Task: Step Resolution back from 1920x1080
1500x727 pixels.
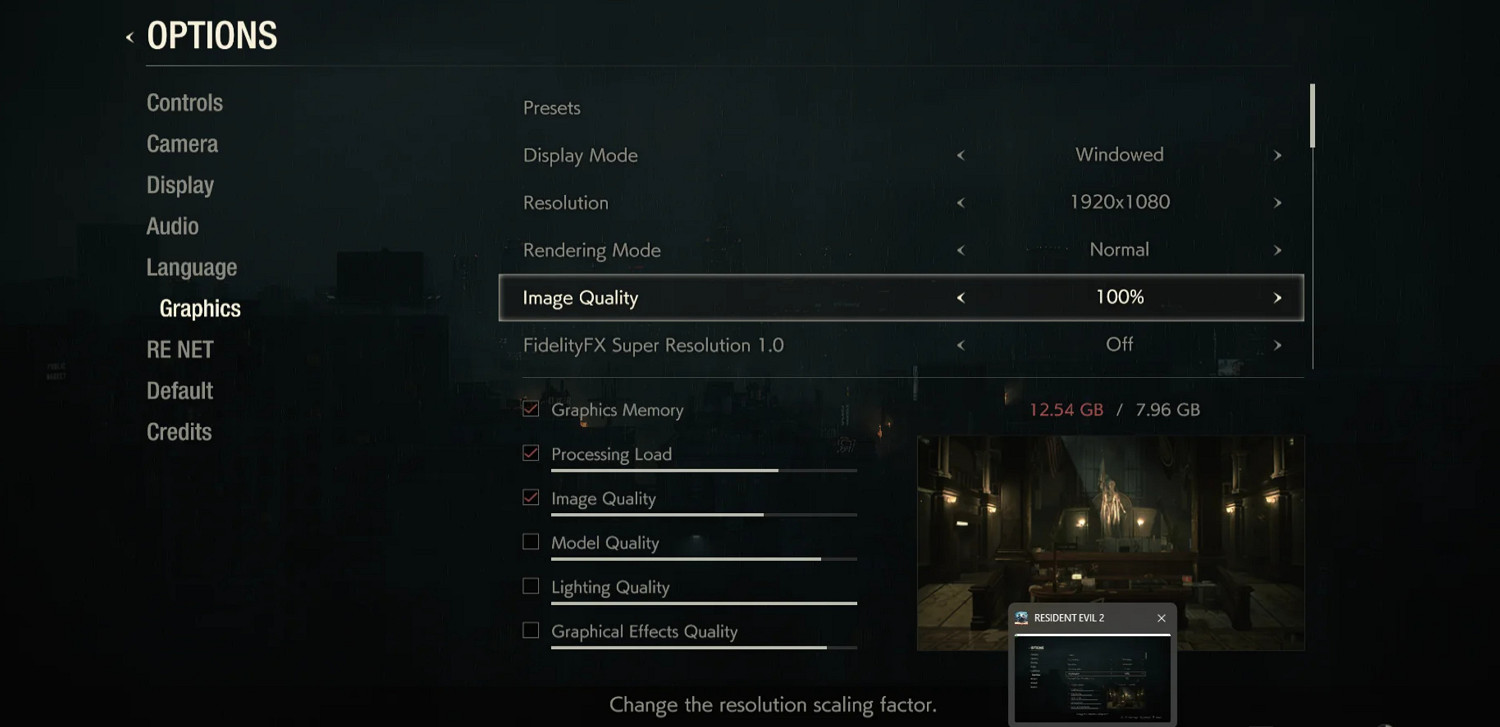Action: [960, 202]
